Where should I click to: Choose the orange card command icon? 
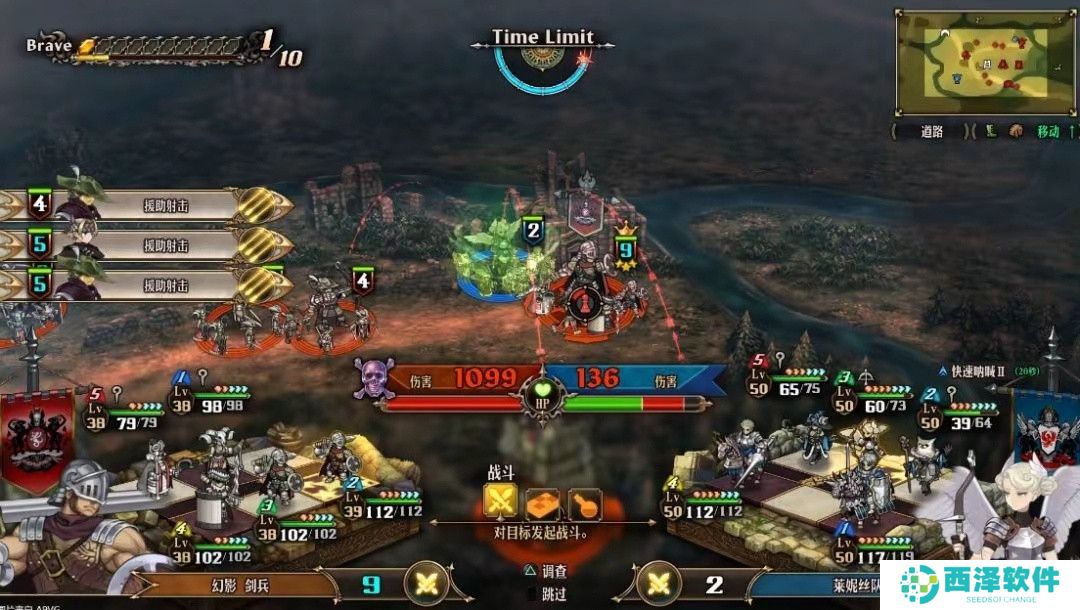pyautogui.click(x=542, y=503)
